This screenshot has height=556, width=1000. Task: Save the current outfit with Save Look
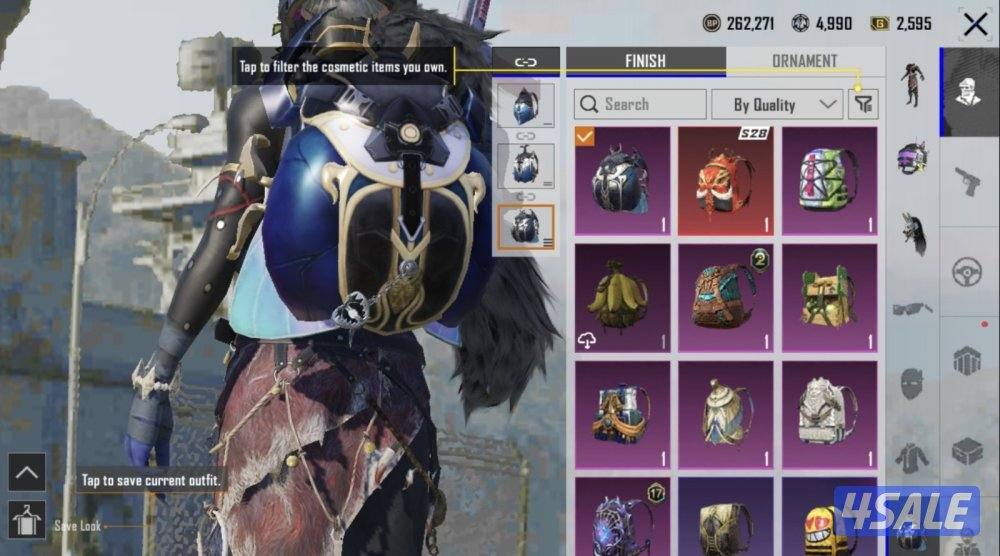click(x=27, y=520)
